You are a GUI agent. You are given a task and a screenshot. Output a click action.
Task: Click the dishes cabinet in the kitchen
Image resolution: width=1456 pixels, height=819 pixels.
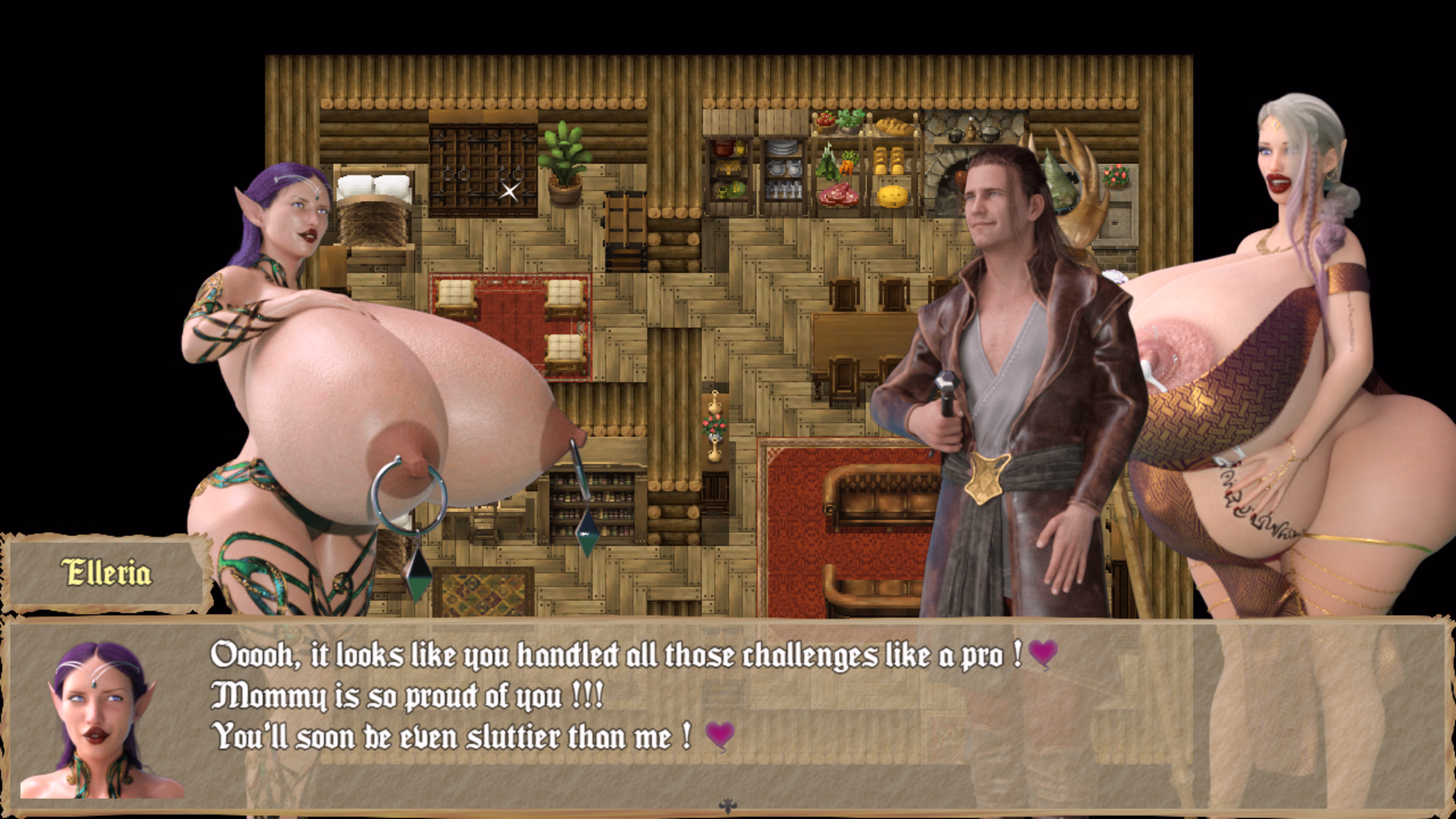point(783,168)
